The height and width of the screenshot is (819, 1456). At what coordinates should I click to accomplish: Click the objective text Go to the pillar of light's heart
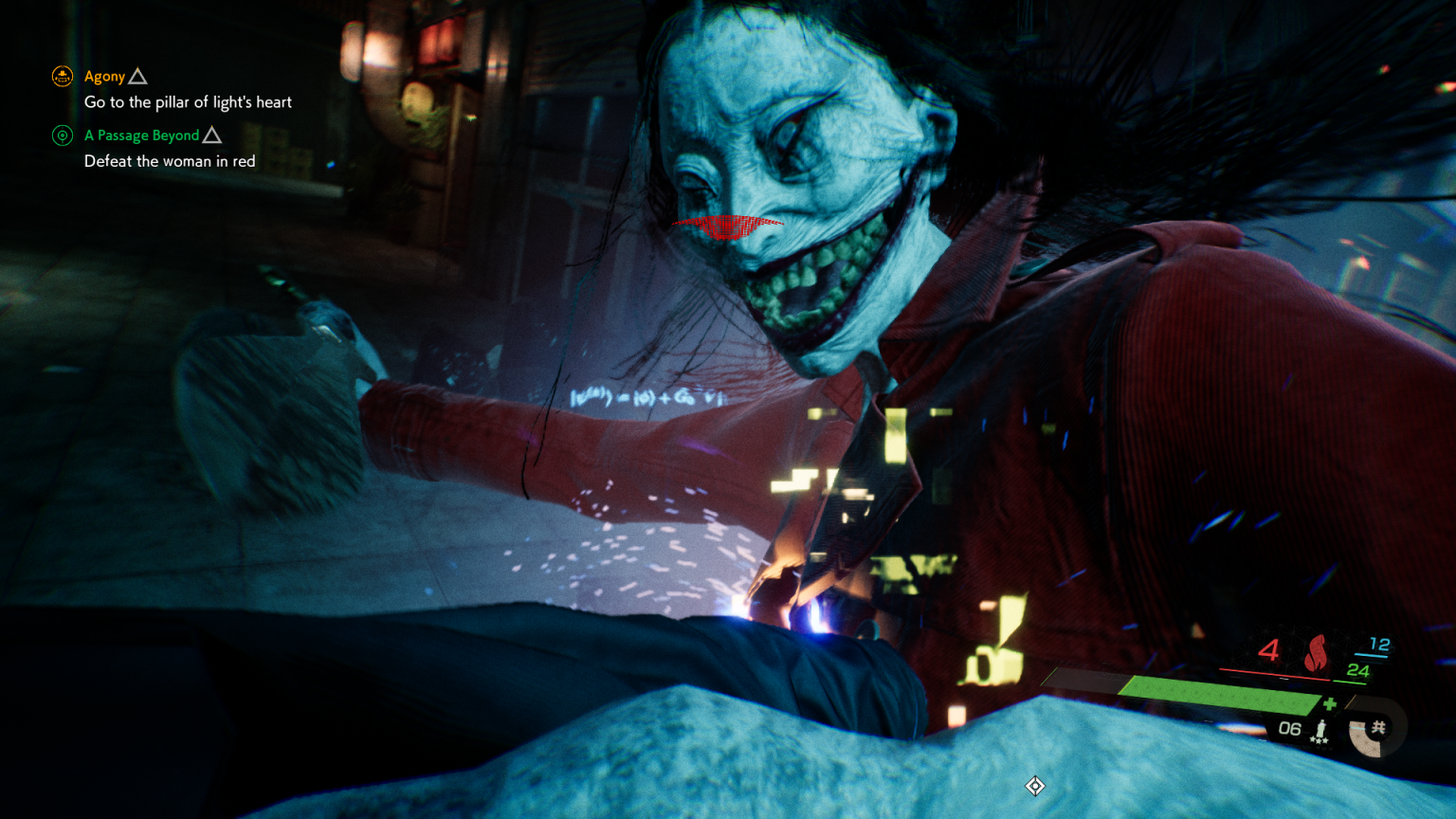click(x=188, y=101)
